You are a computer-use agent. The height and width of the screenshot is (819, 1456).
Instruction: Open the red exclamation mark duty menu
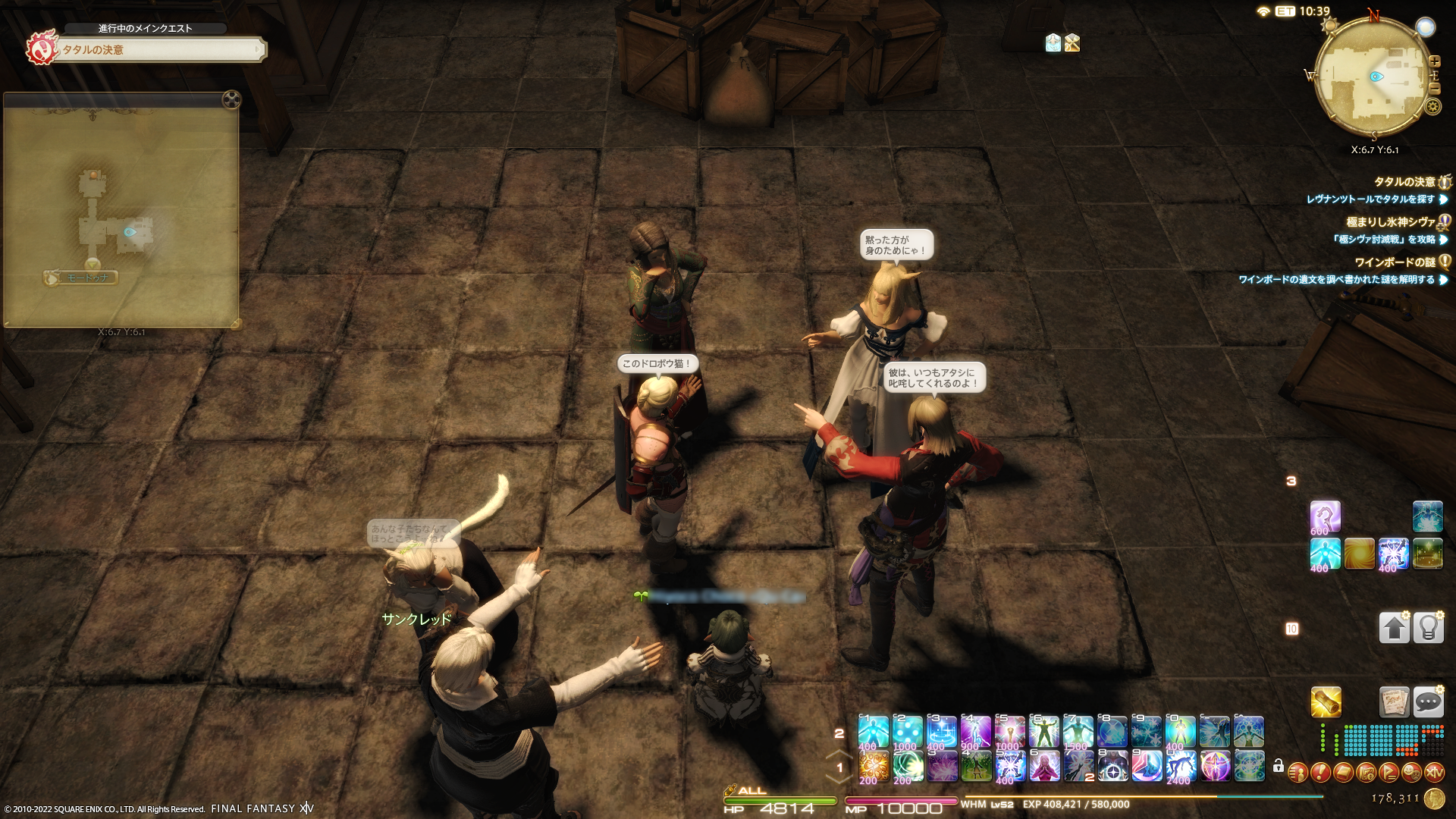tap(1320, 773)
